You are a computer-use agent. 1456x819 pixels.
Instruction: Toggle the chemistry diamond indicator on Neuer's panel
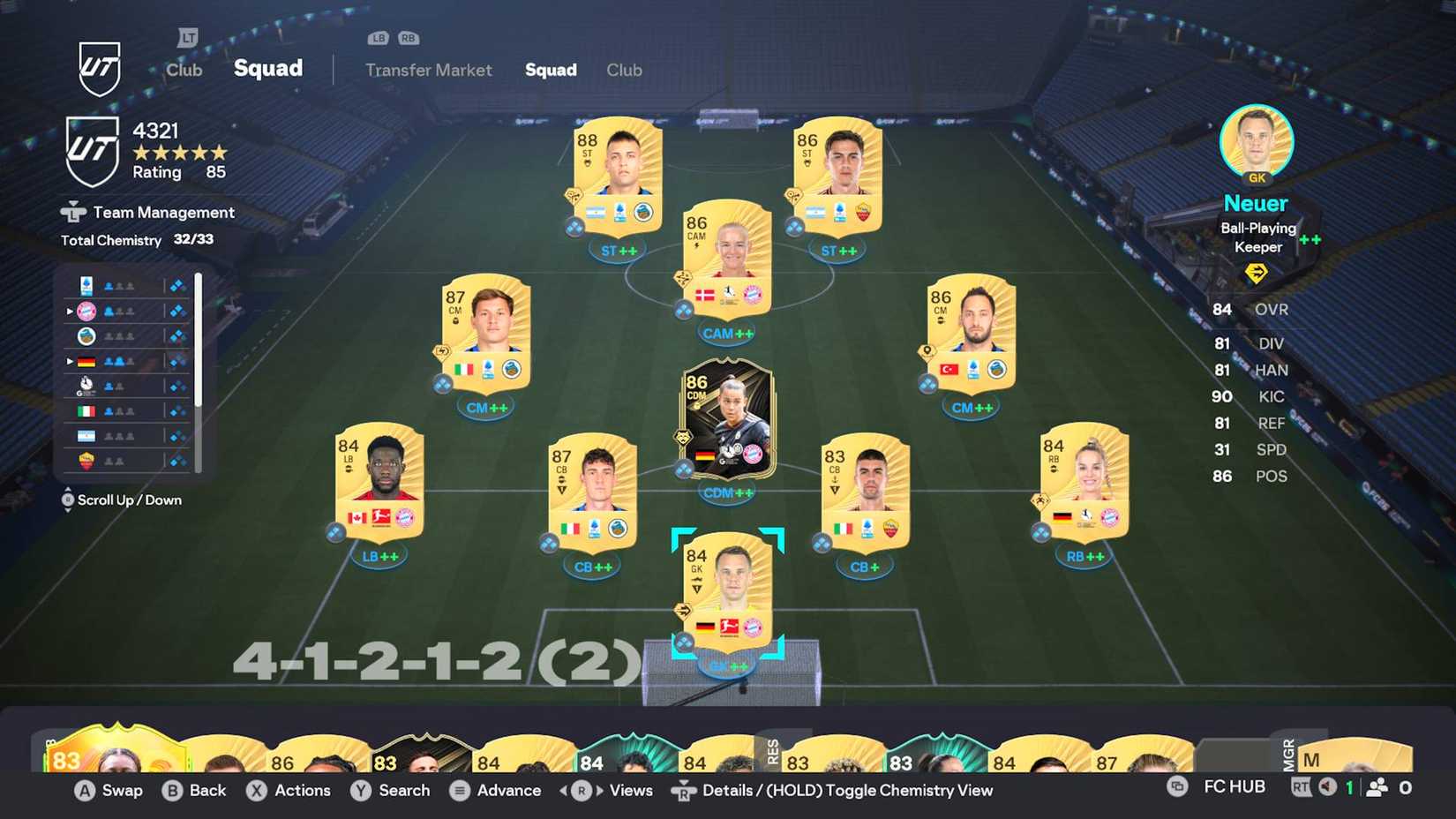point(1258,274)
